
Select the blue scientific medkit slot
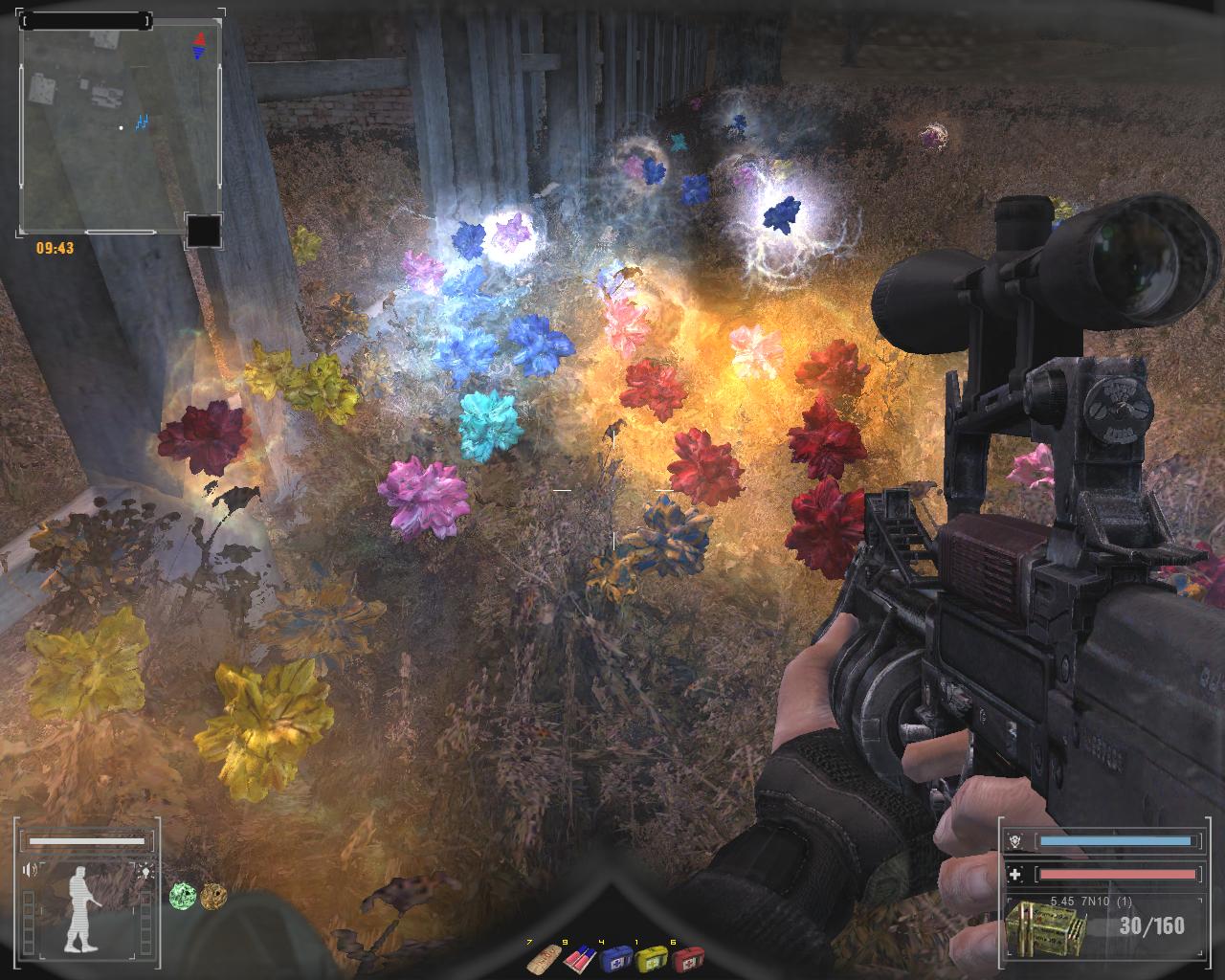click(615, 958)
